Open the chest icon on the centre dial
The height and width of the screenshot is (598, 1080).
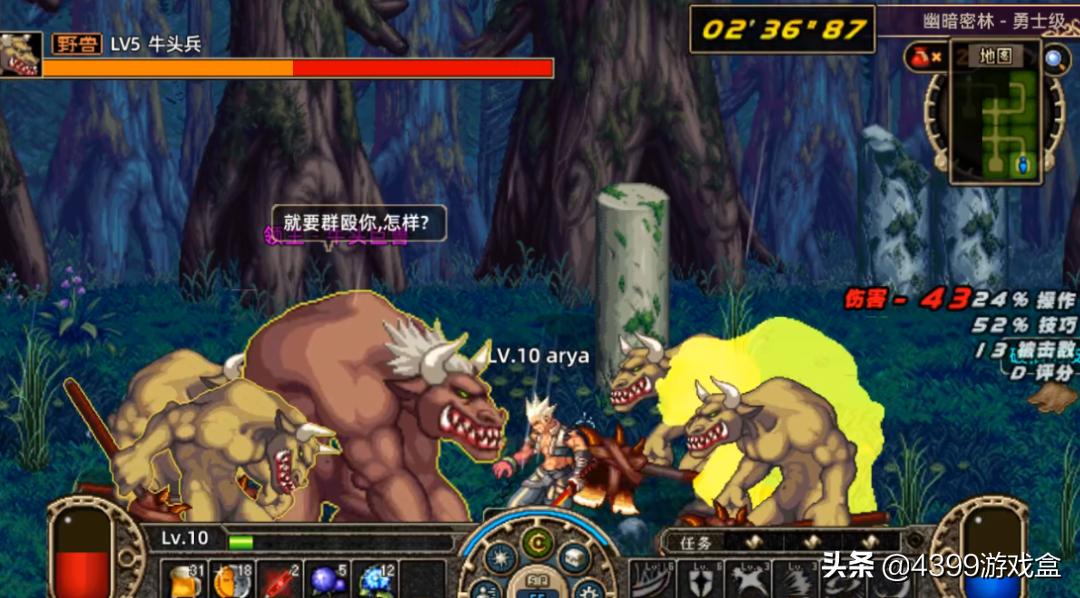(x=574, y=555)
